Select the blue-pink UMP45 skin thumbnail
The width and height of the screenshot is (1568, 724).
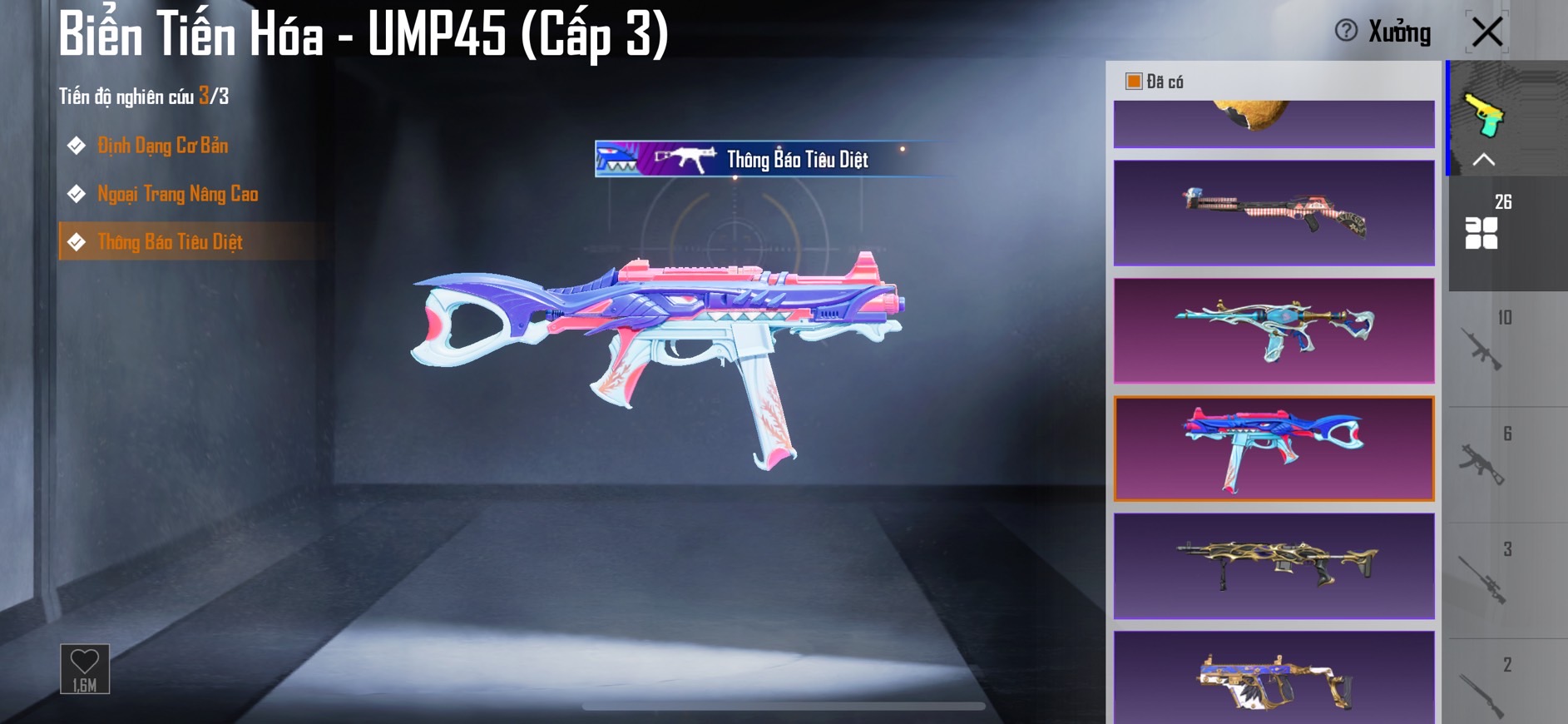pyautogui.click(x=1274, y=449)
